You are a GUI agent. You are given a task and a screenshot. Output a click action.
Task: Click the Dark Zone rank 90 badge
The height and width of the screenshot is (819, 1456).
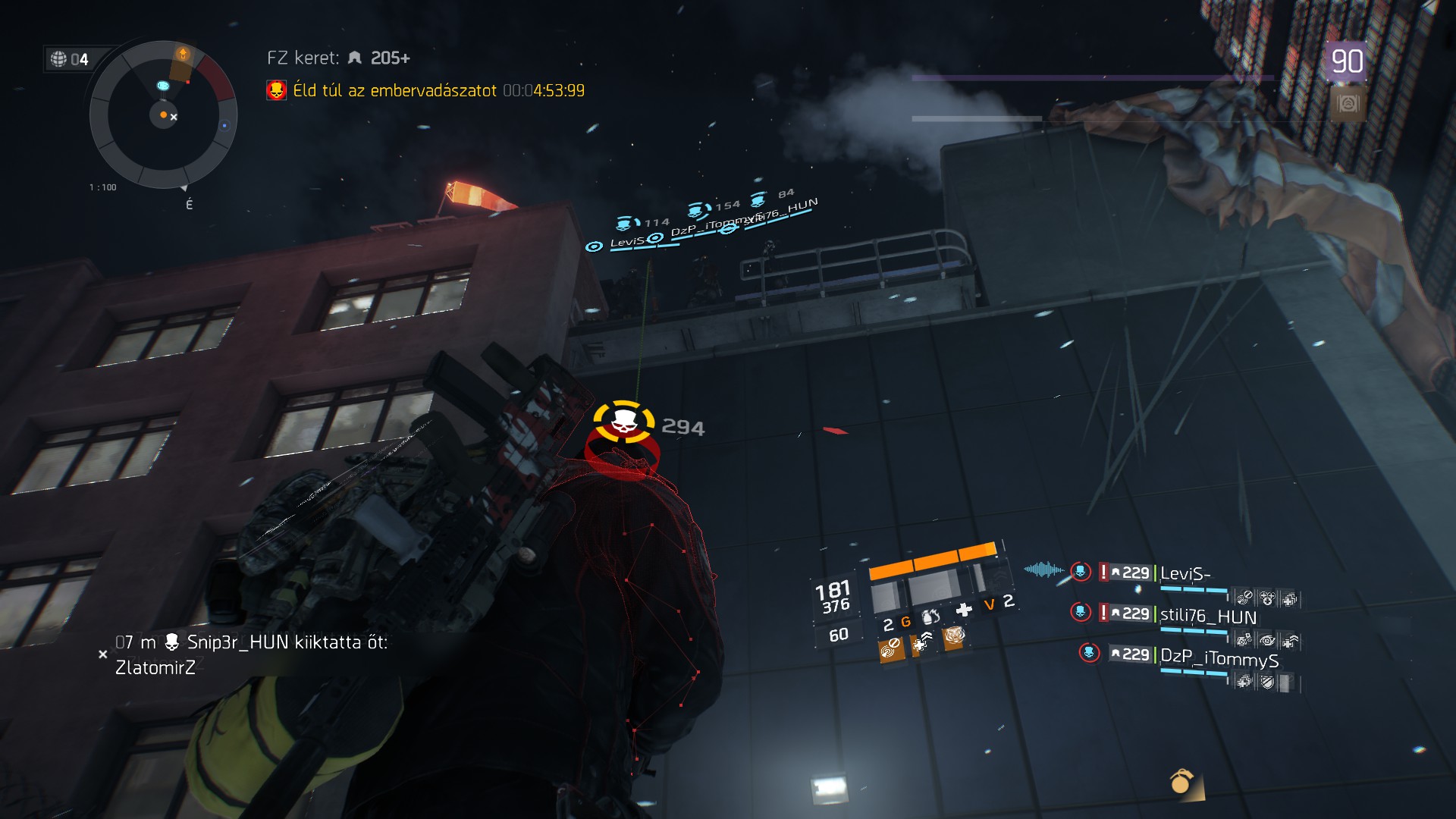(1346, 61)
